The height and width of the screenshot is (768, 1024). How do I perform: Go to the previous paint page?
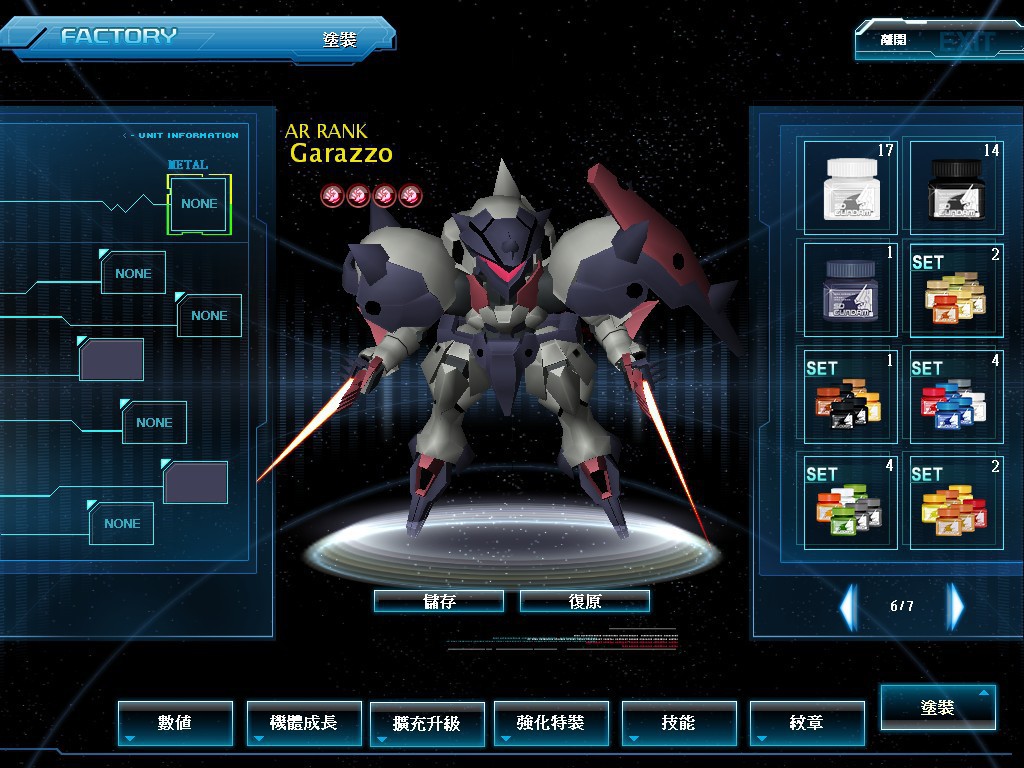[x=848, y=606]
